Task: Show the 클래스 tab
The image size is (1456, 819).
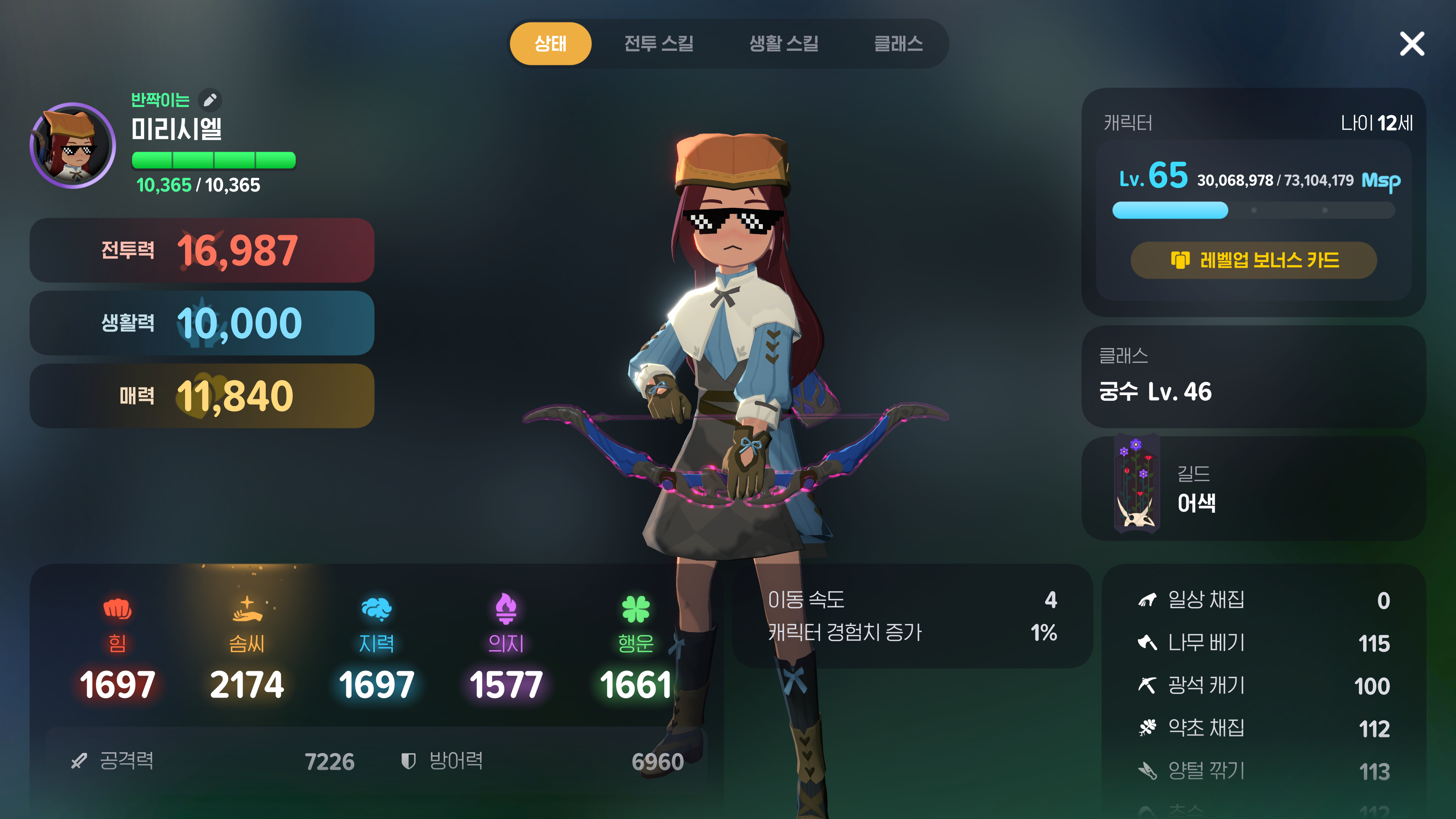Action: [898, 44]
